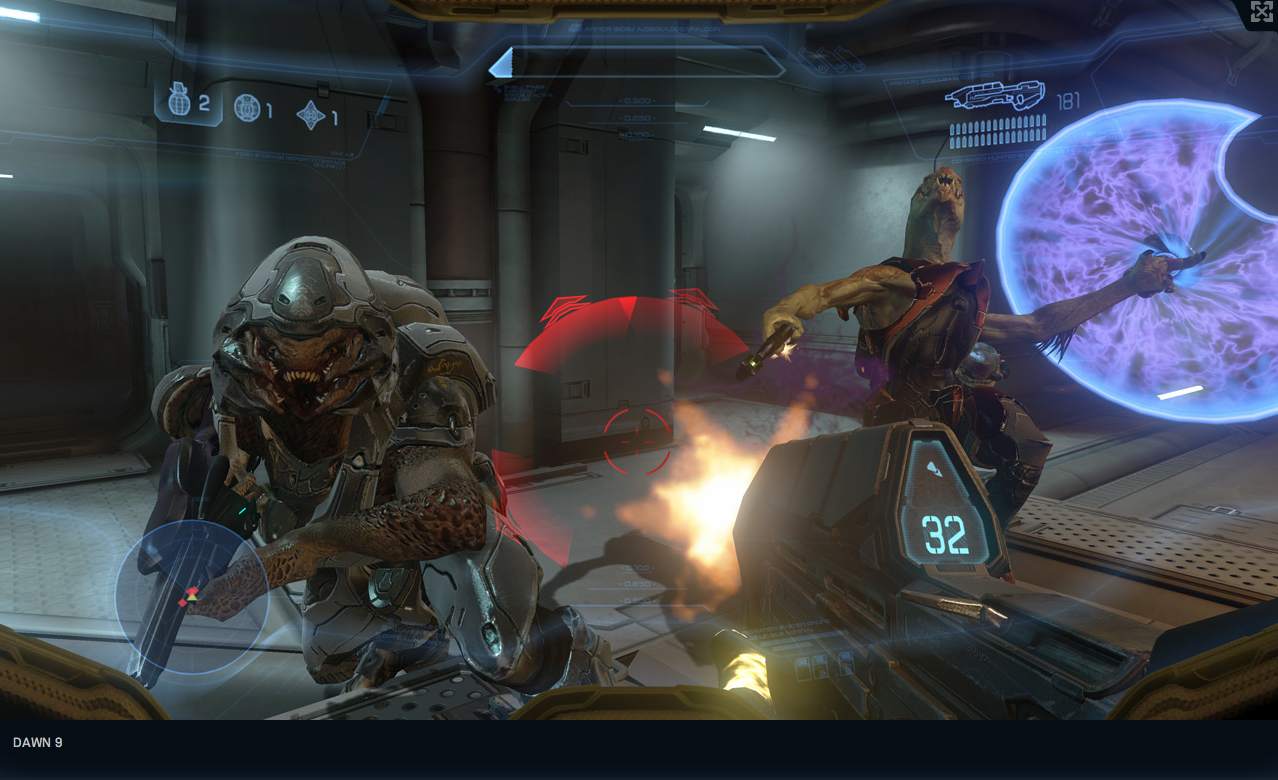This screenshot has height=780, width=1278.
Task: Choose the round plasma grenade icon
Action: coord(247,108)
